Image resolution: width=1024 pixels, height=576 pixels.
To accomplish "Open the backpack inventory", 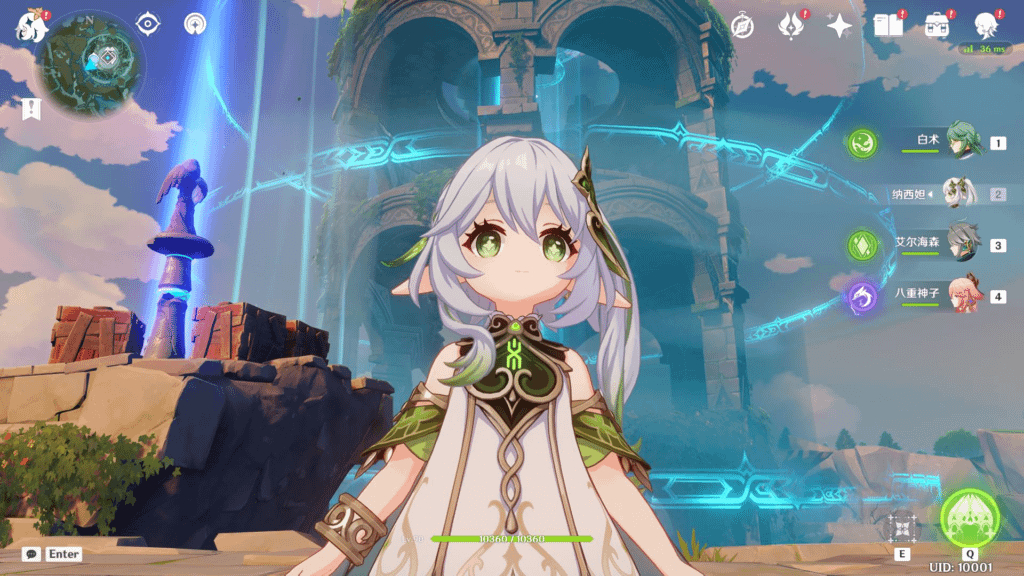I will pyautogui.click(x=937, y=26).
